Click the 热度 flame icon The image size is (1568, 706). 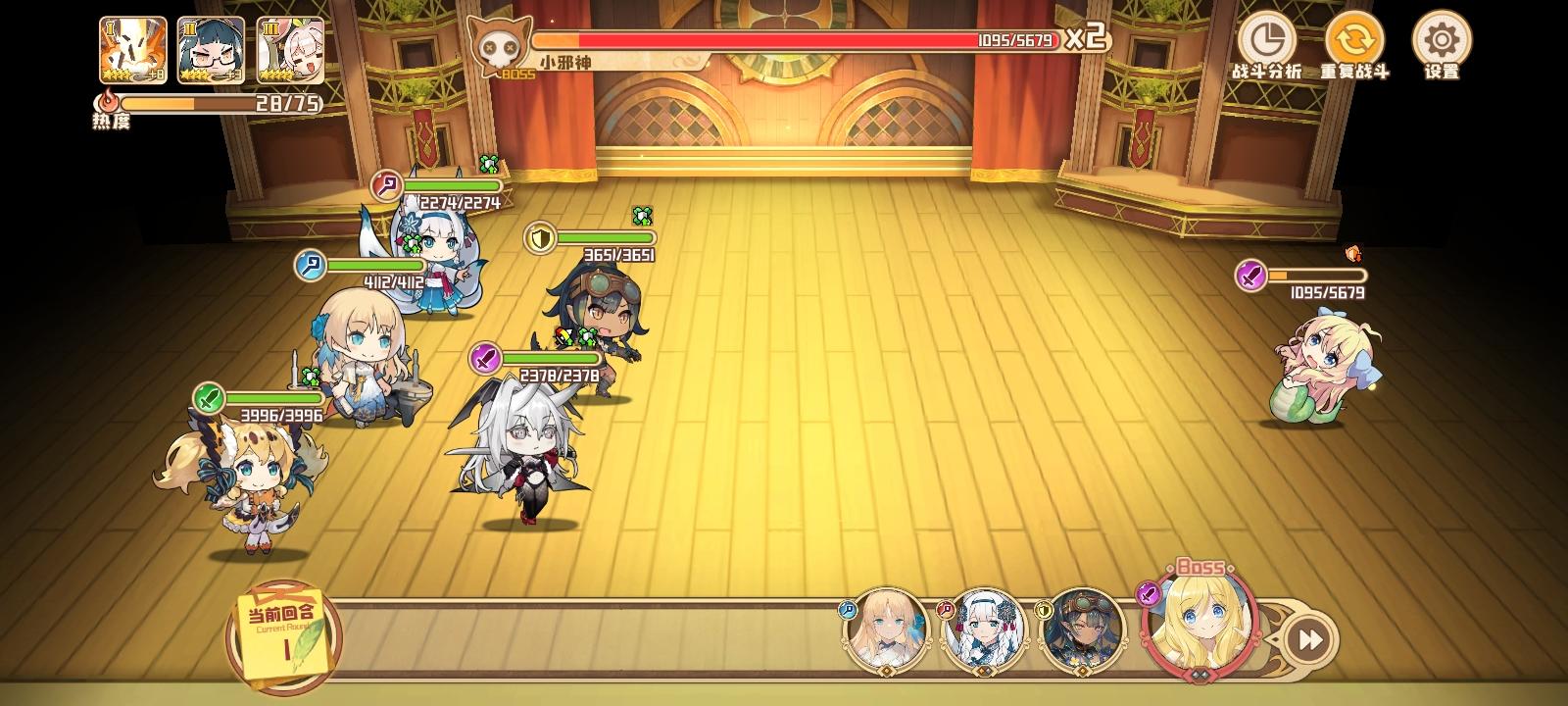coord(108,101)
